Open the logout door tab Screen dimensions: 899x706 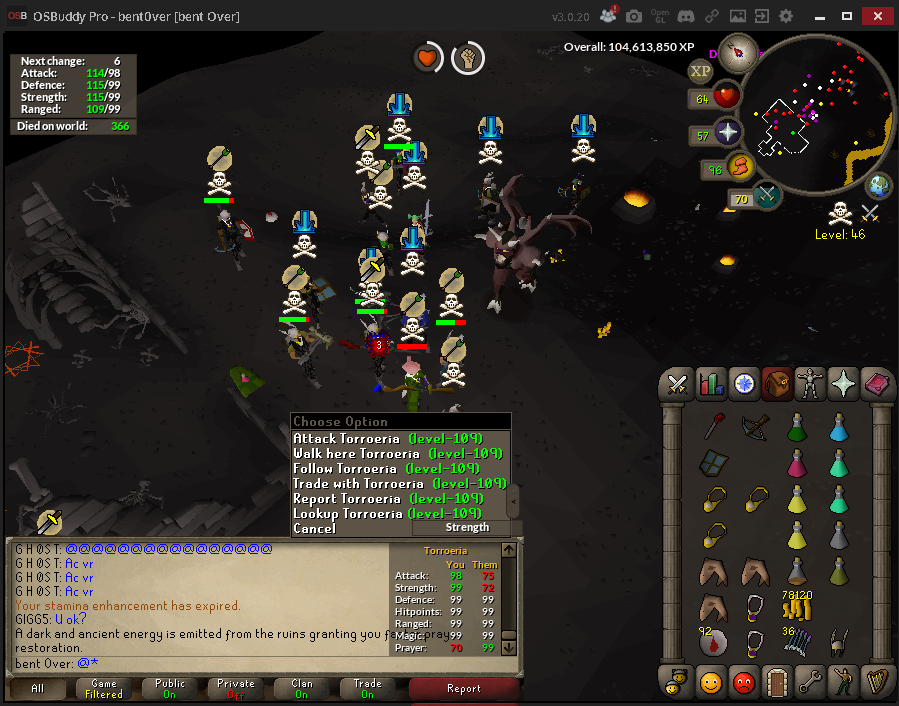click(x=776, y=680)
